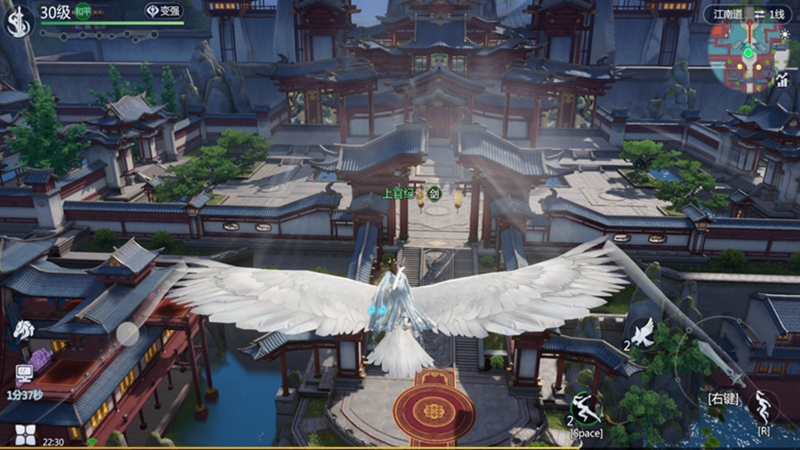This screenshot has height=450, width=800.
Task: Select the horse mount icon on left
Action: [23, 330]
